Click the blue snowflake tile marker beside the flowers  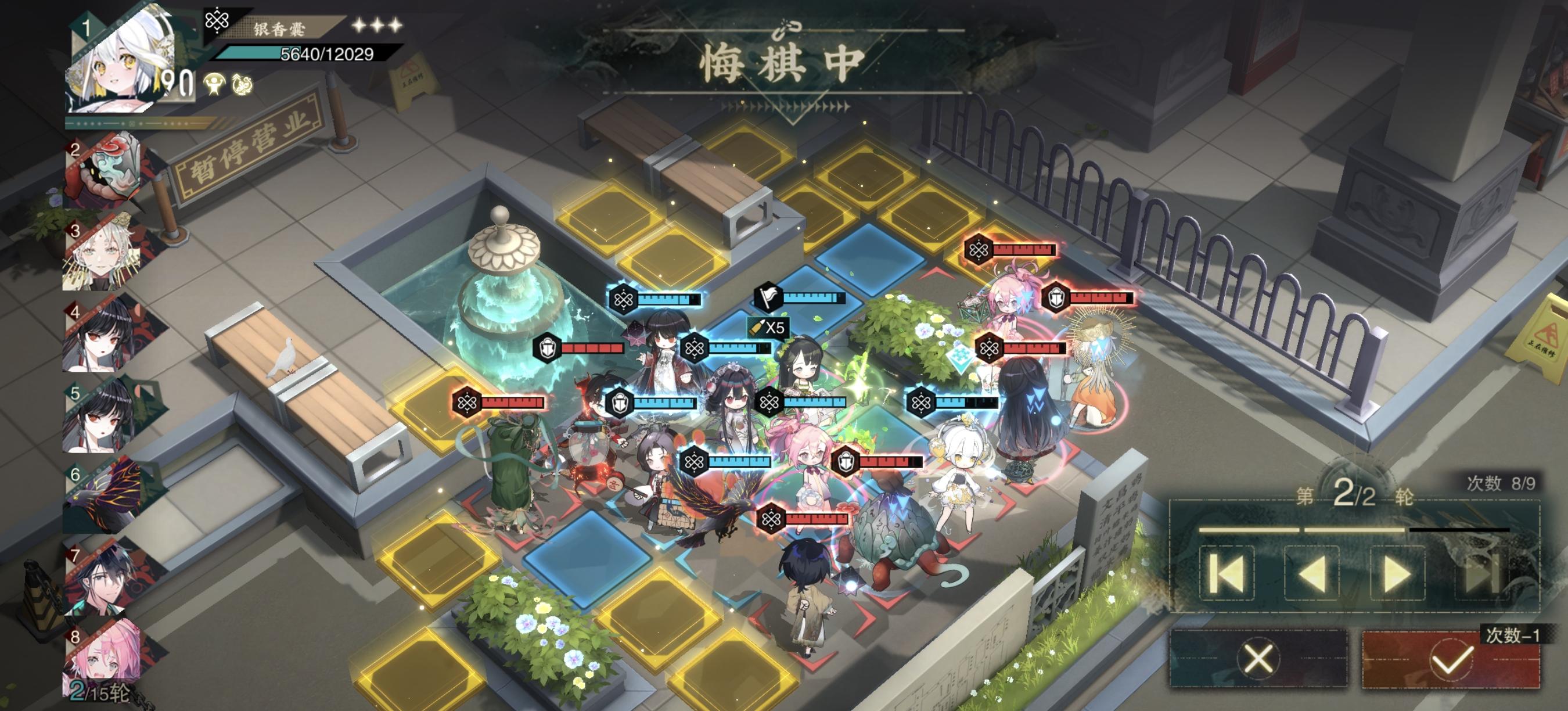point(961,356)
